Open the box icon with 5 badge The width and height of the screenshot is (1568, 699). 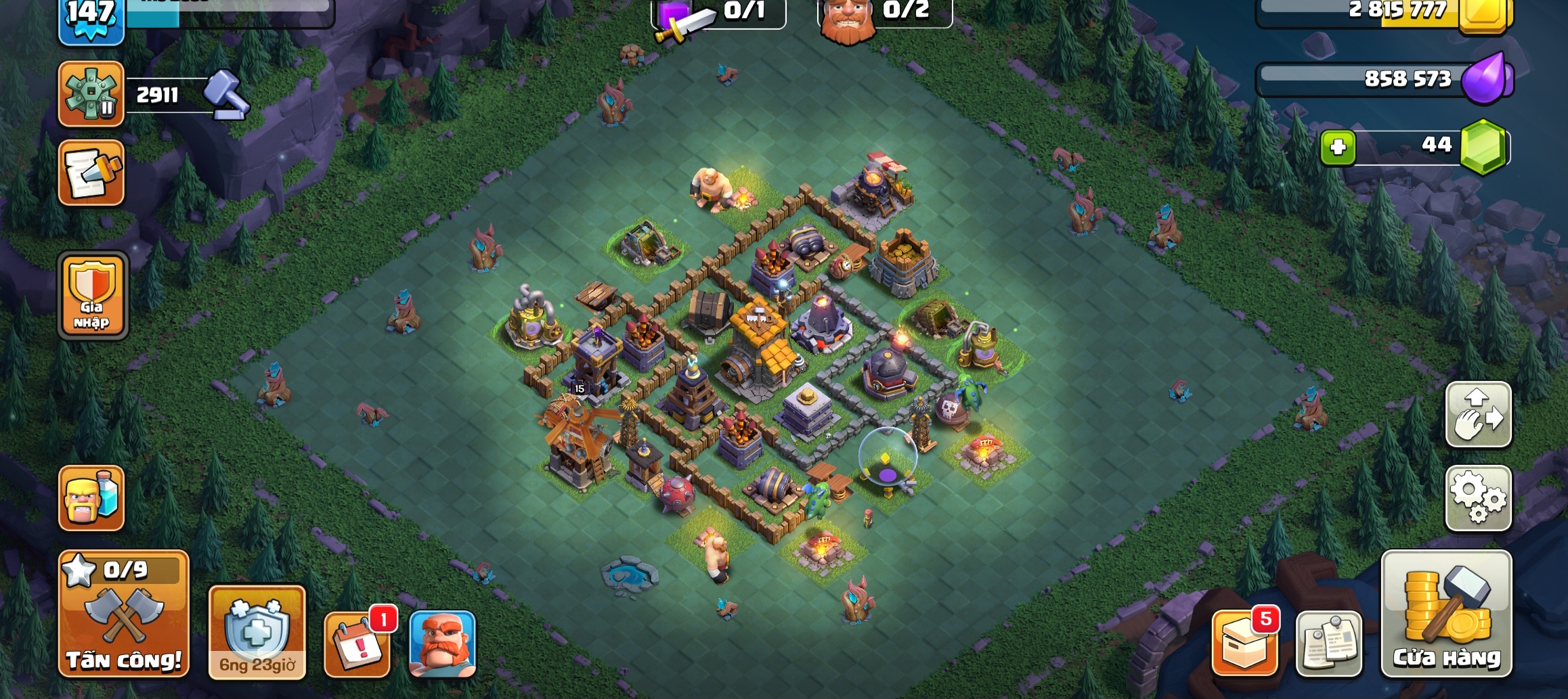coord(1244,643)
